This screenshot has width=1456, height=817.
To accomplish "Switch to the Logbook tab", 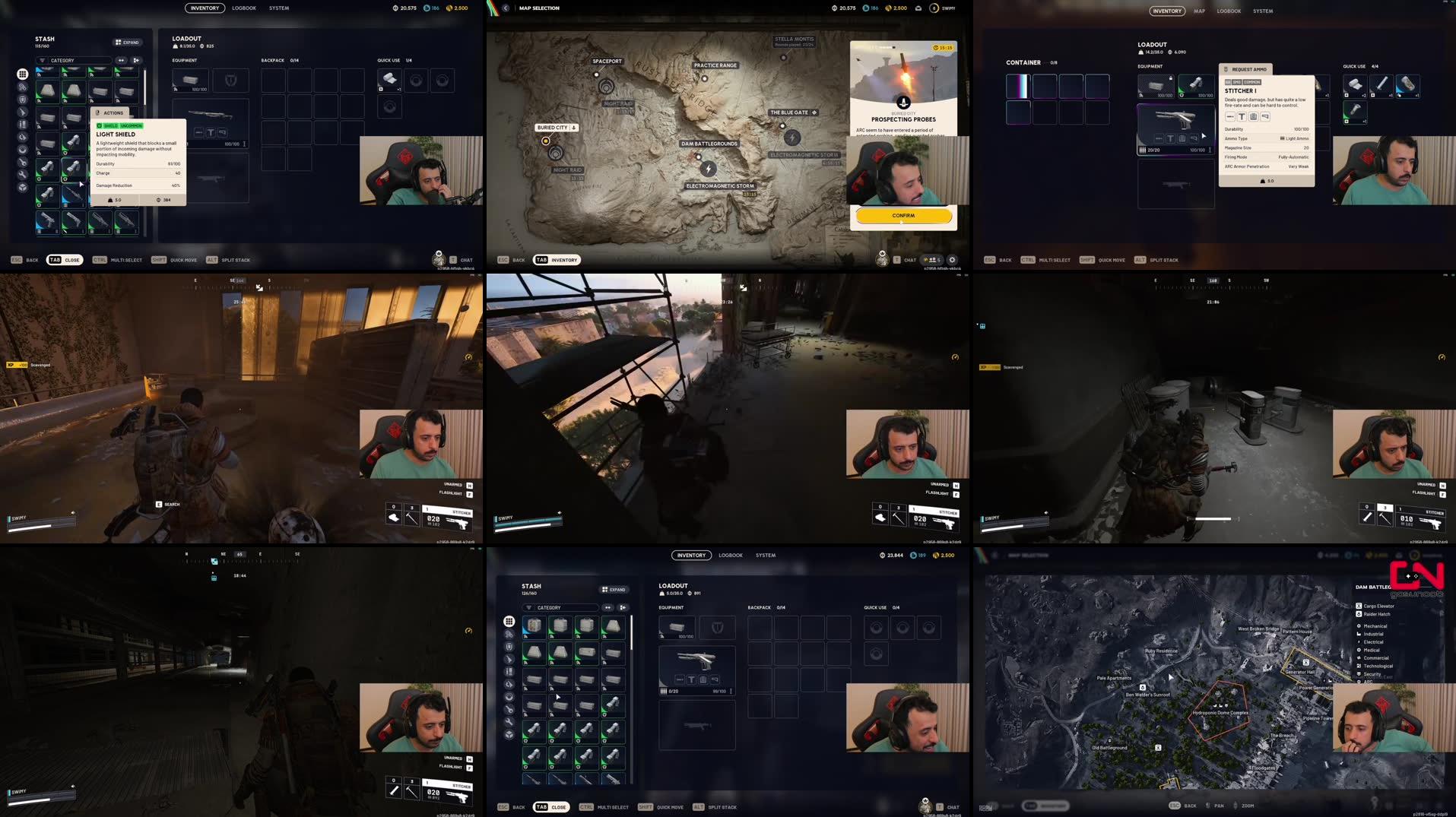I will 244,8.
